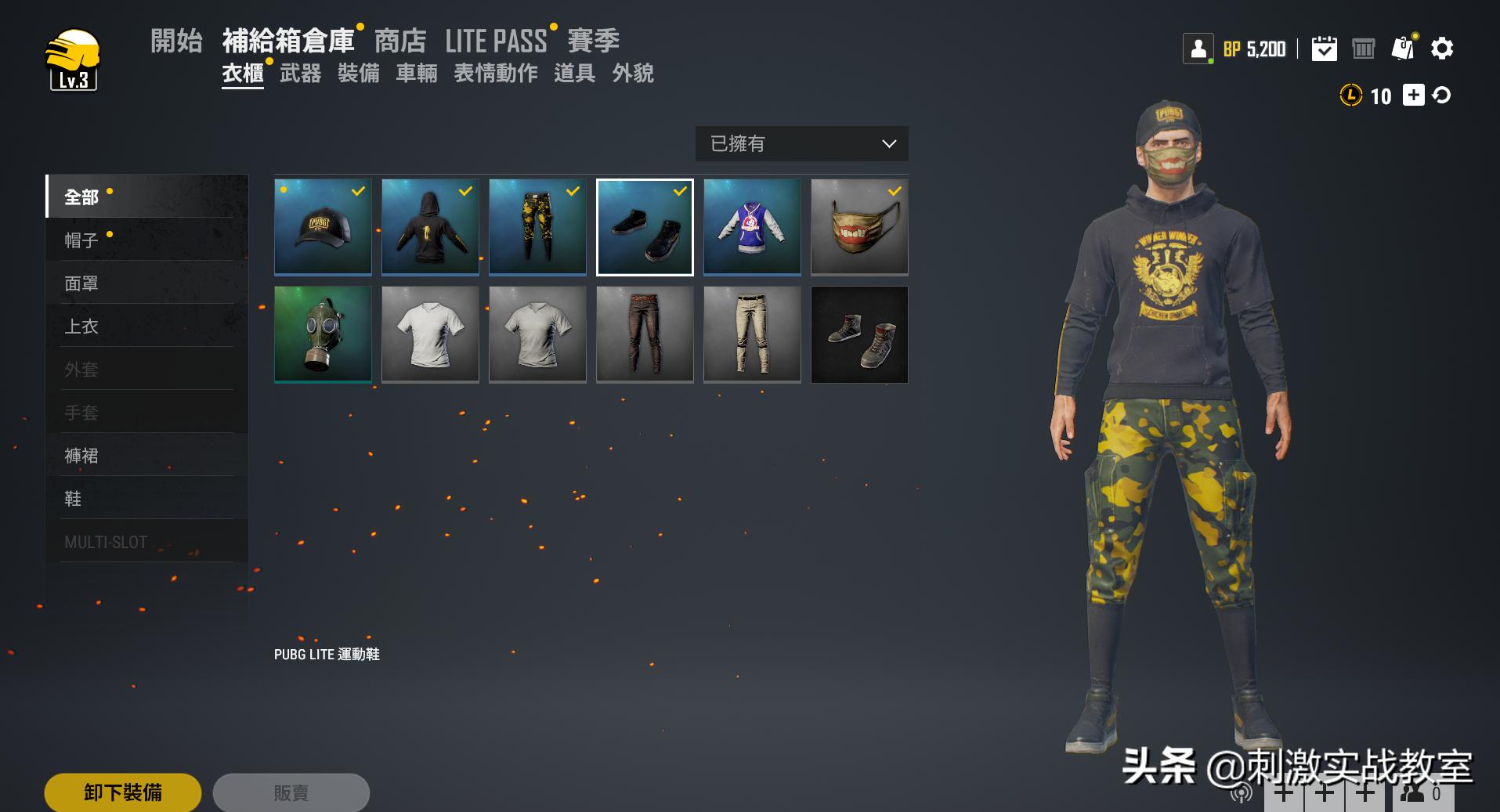
Task: Open the 已擁有 filter dropdown
Action: pyautogui.click(x=801, y=144)
